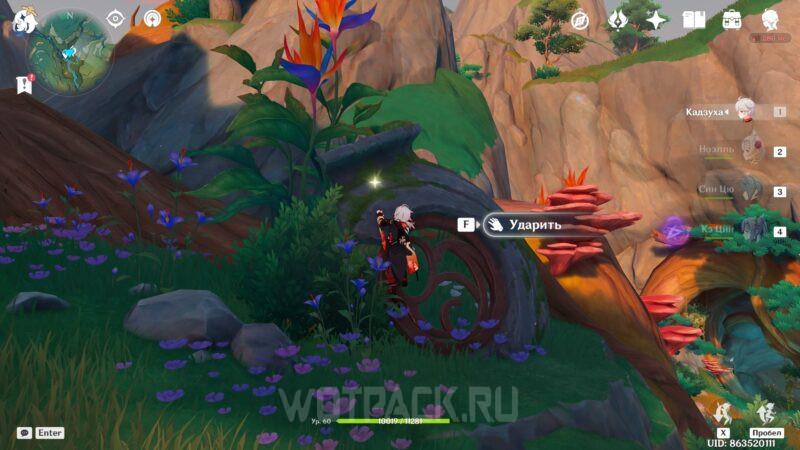Open the character head icon
The width and height of the screenshot is (800, 450).
(x=770, y=20)
